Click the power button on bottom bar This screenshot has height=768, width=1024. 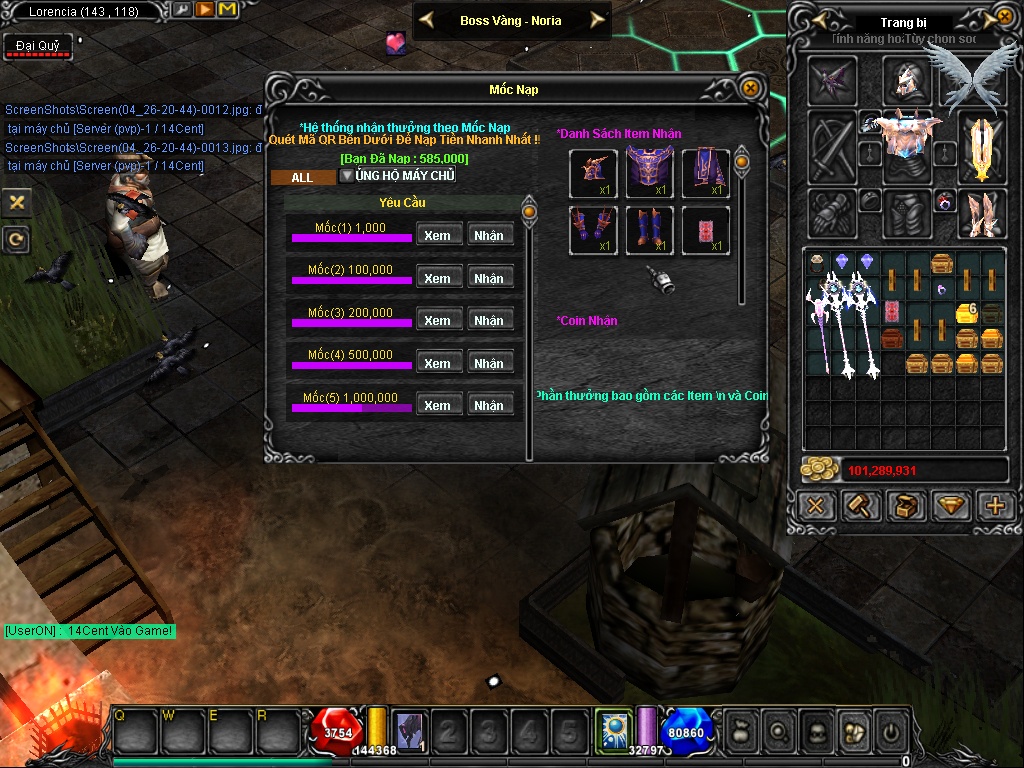click(890, 731)
